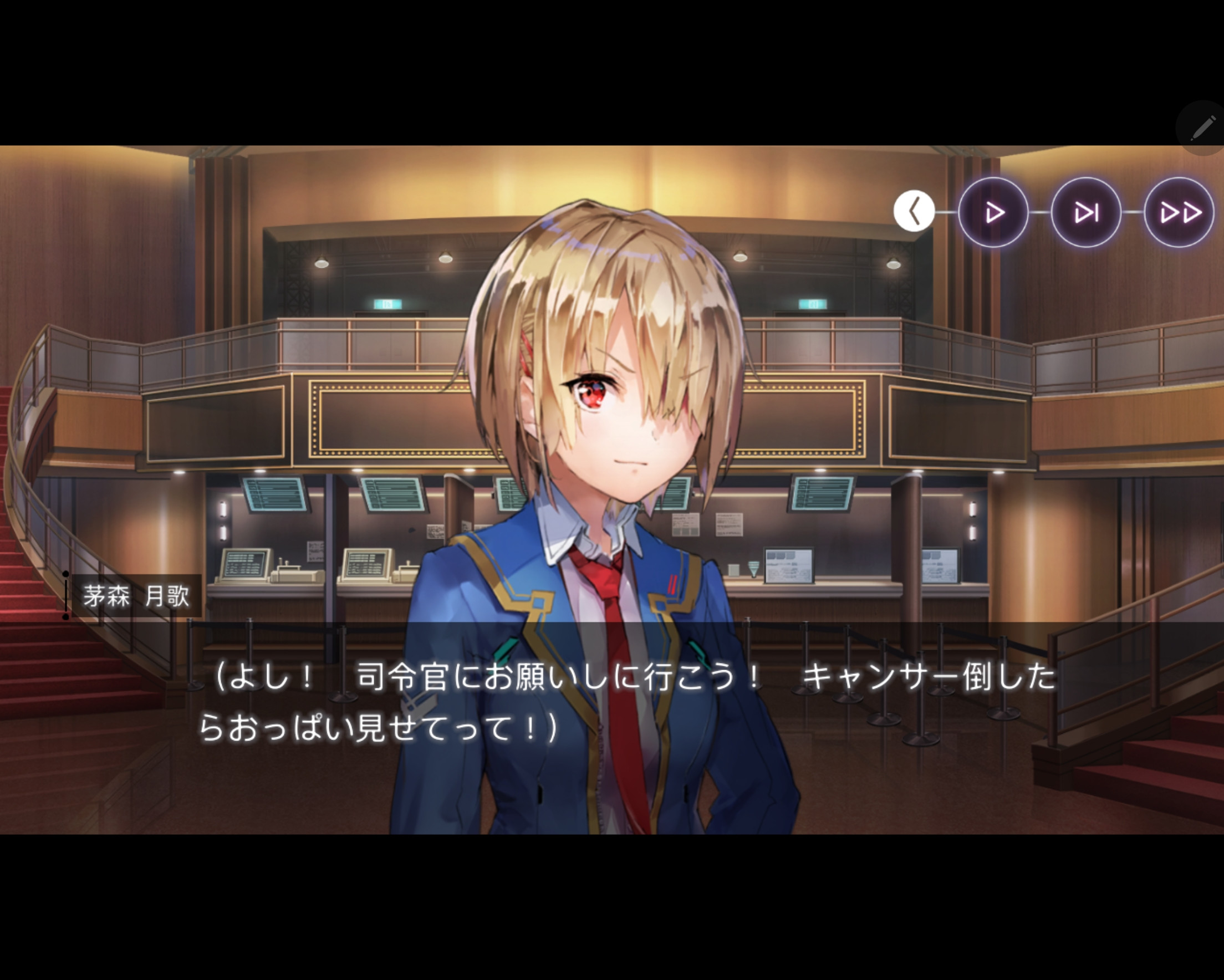Tap the pencil edit icon
The width and height of the screenshot is (1224, 980).
click(1202, 128)
